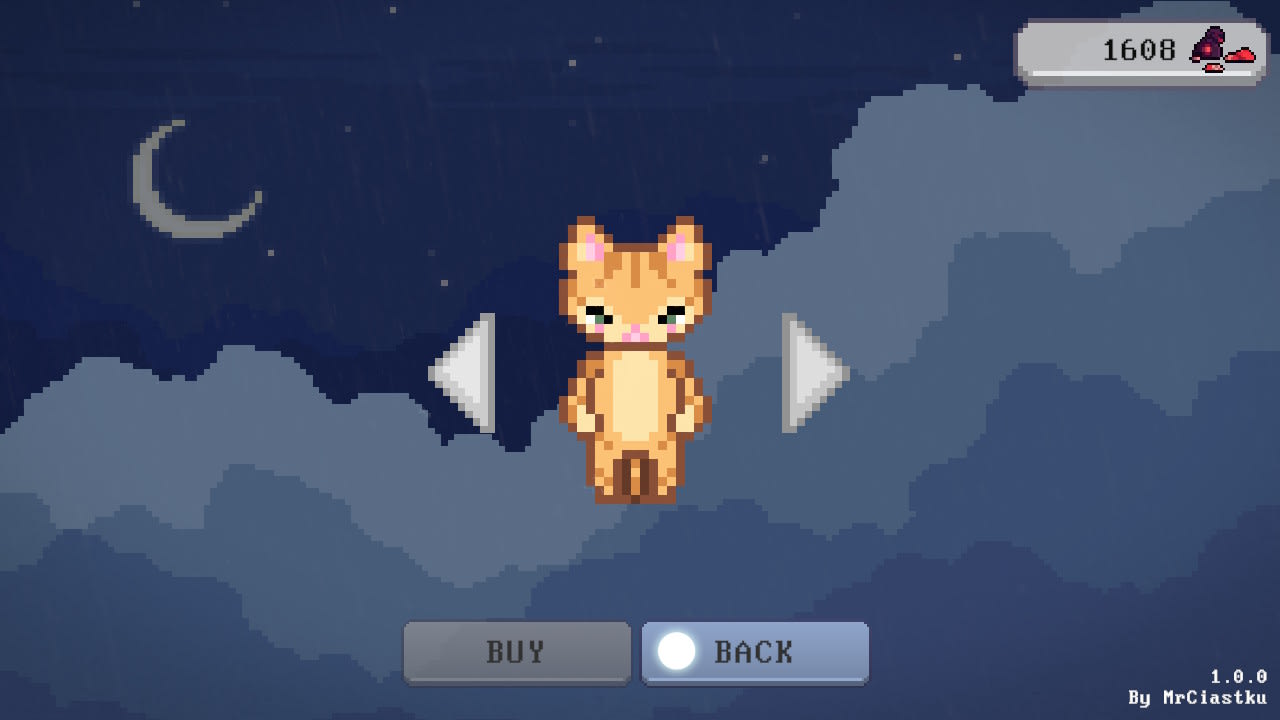Click the white glowing orb on BACK
This screenshot has width=1280, height=720.
(x=678, y=652)
